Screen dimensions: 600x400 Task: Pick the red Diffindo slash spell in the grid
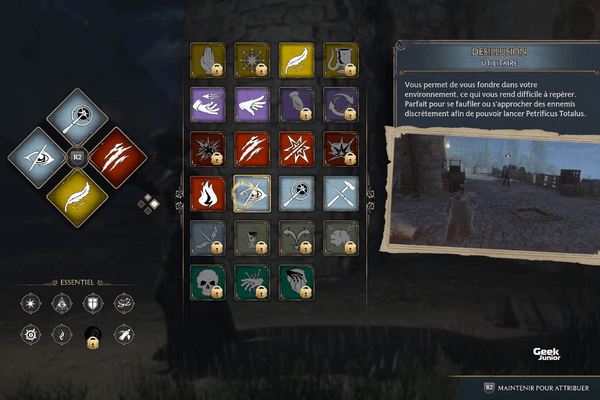pos(250,148)
